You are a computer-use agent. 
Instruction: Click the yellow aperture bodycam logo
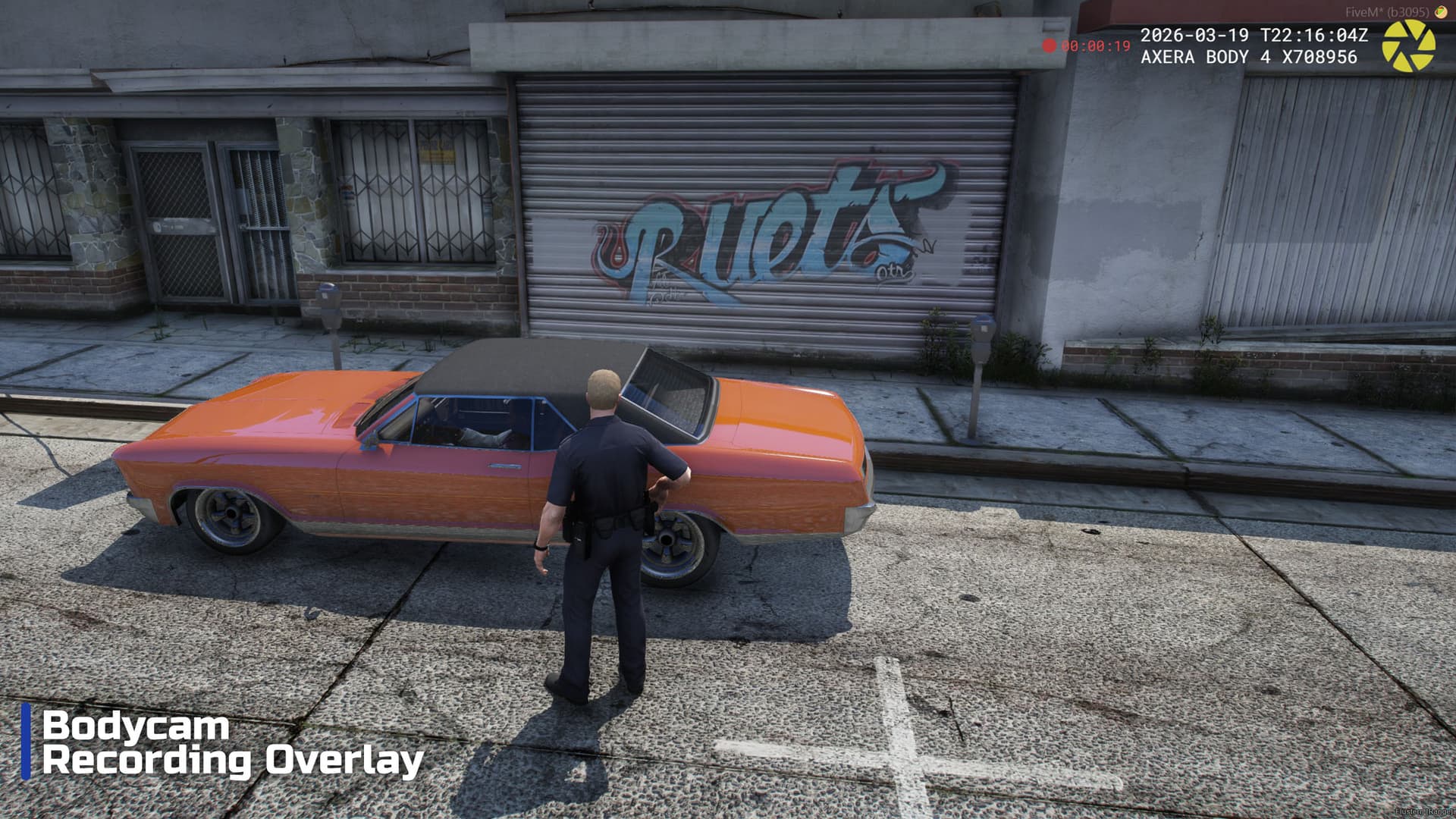tap(1407, 46)
